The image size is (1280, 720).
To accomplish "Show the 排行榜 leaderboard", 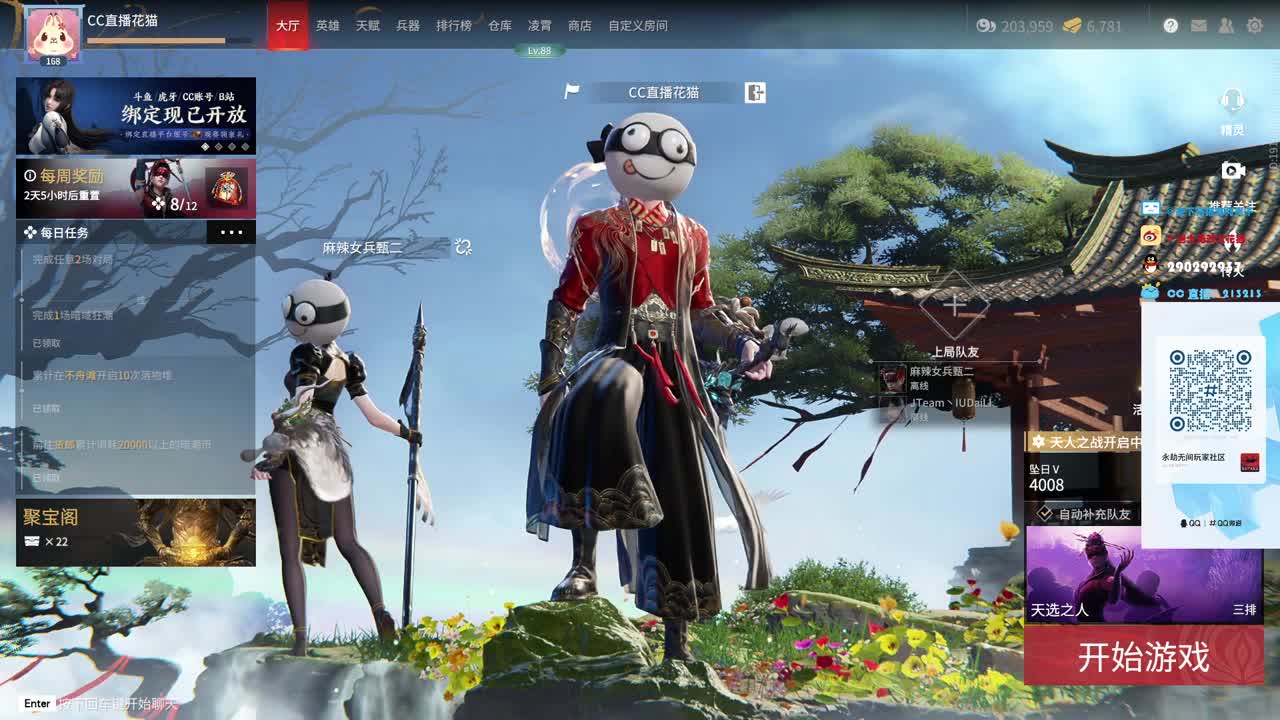I will (454, 26).
